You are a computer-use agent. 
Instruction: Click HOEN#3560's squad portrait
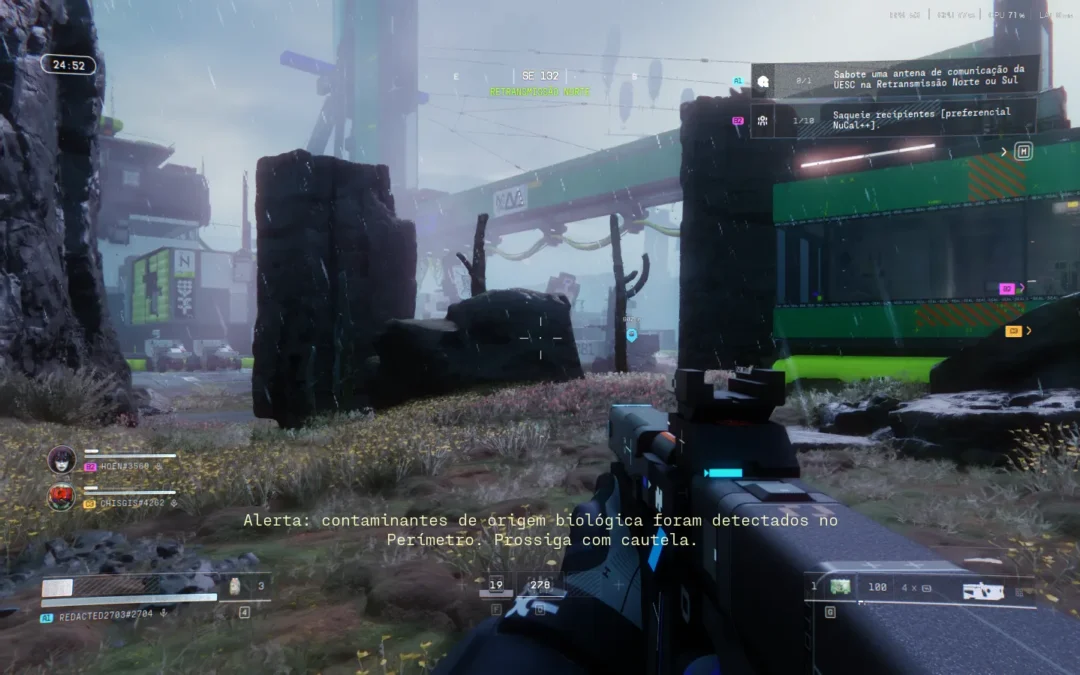[62, 460]
